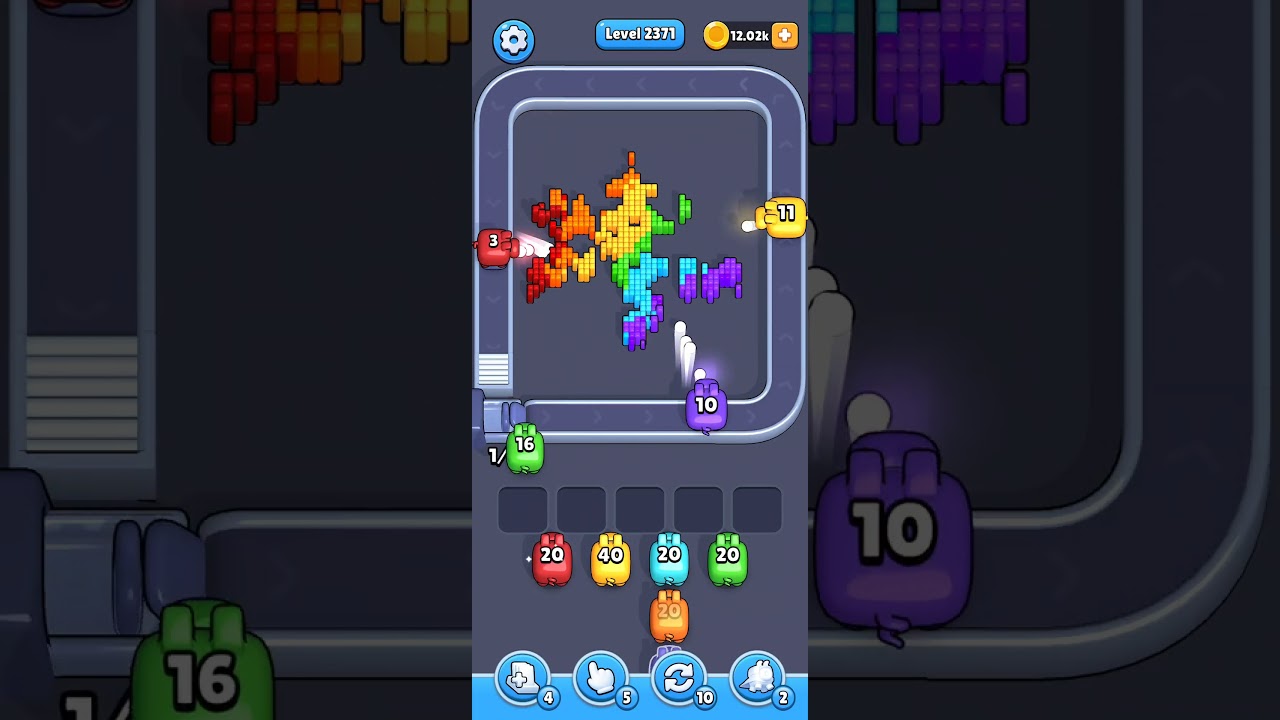The height and width of the screenshot is (720, 1280).
Task: Tap the yellow jelly numbered 11
Action: pos(784,215)
